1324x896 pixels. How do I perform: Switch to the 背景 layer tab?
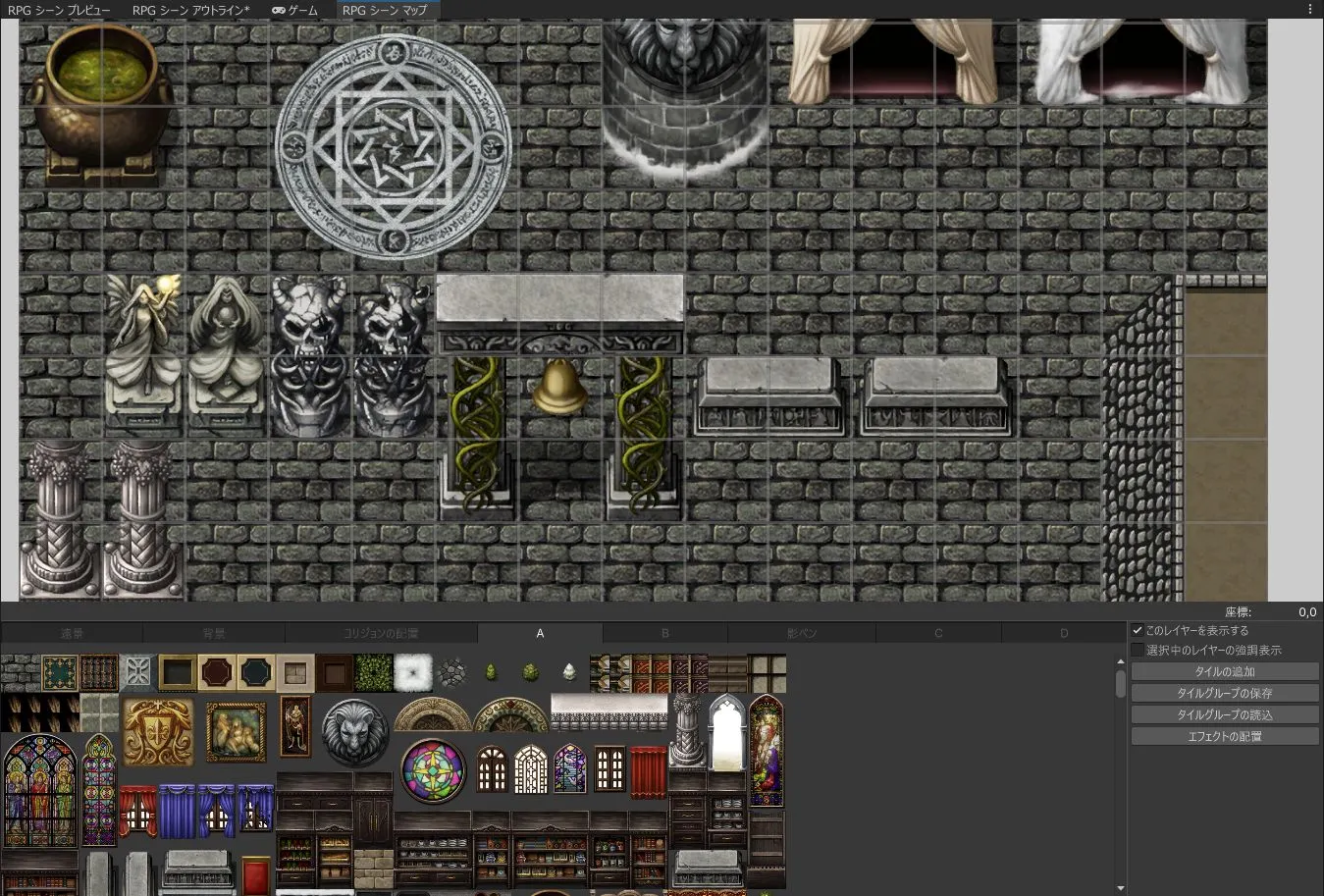214,634
